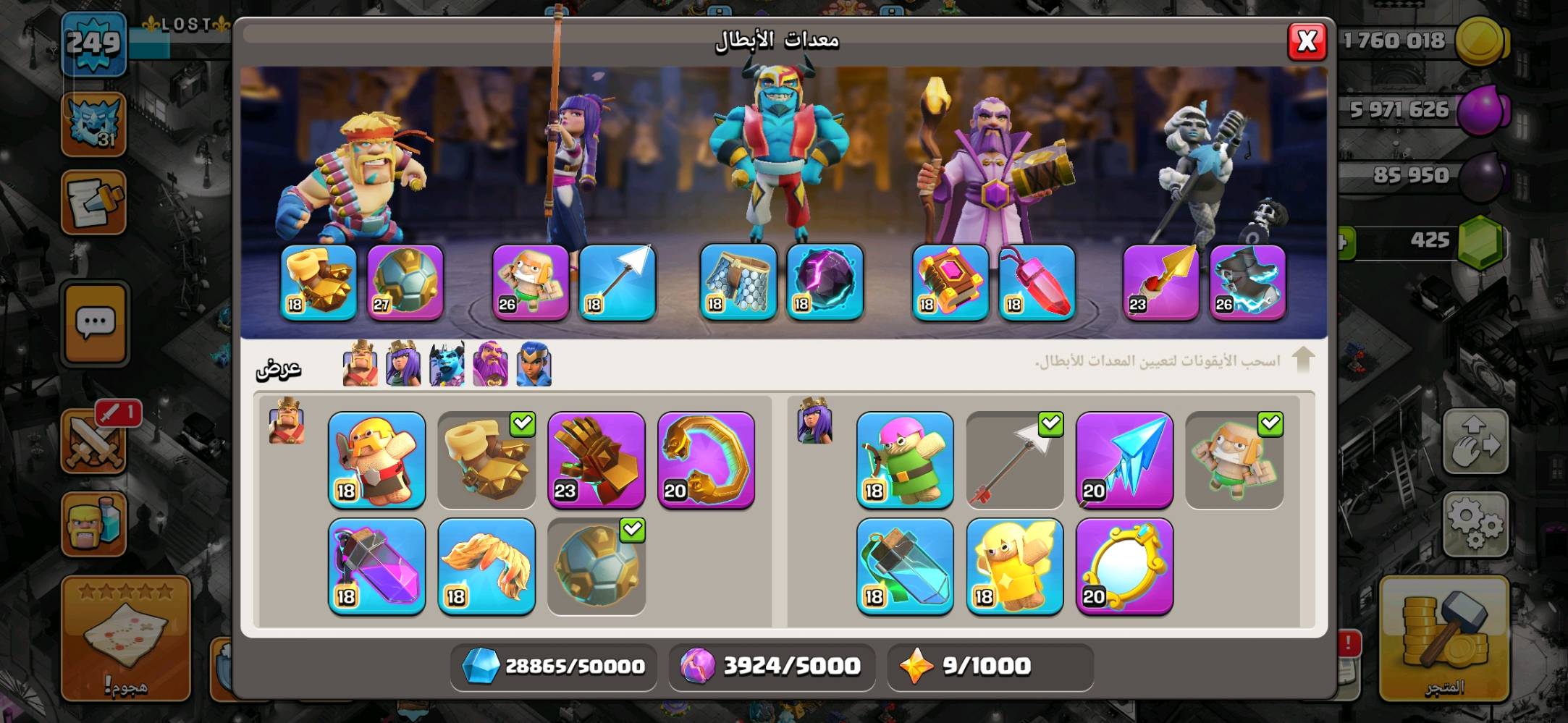Select the Magic Mirror equipment
This screenshot has height=723, width=1568.
point(1124,567)
